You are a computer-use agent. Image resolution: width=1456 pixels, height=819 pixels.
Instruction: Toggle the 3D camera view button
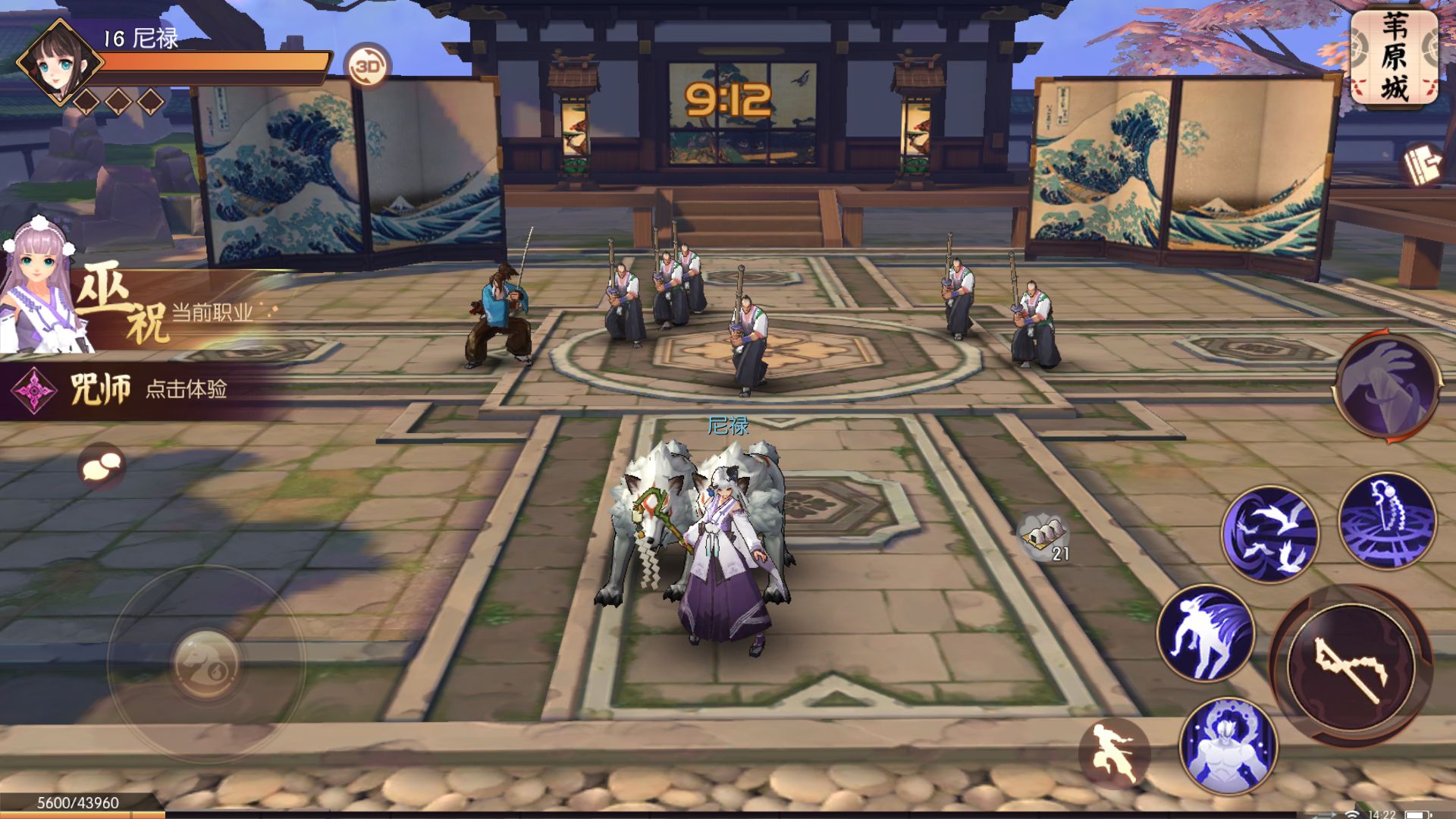tap(368, 67)
